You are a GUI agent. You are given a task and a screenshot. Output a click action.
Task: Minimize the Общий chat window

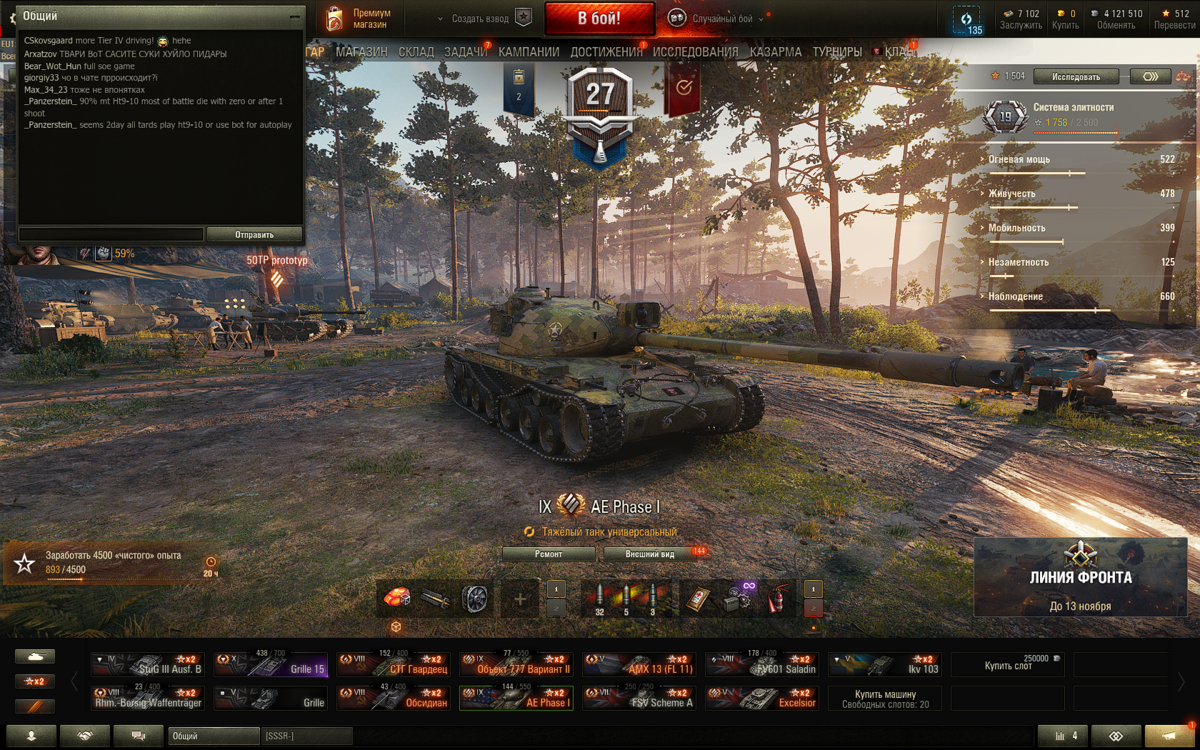point(294,17)
